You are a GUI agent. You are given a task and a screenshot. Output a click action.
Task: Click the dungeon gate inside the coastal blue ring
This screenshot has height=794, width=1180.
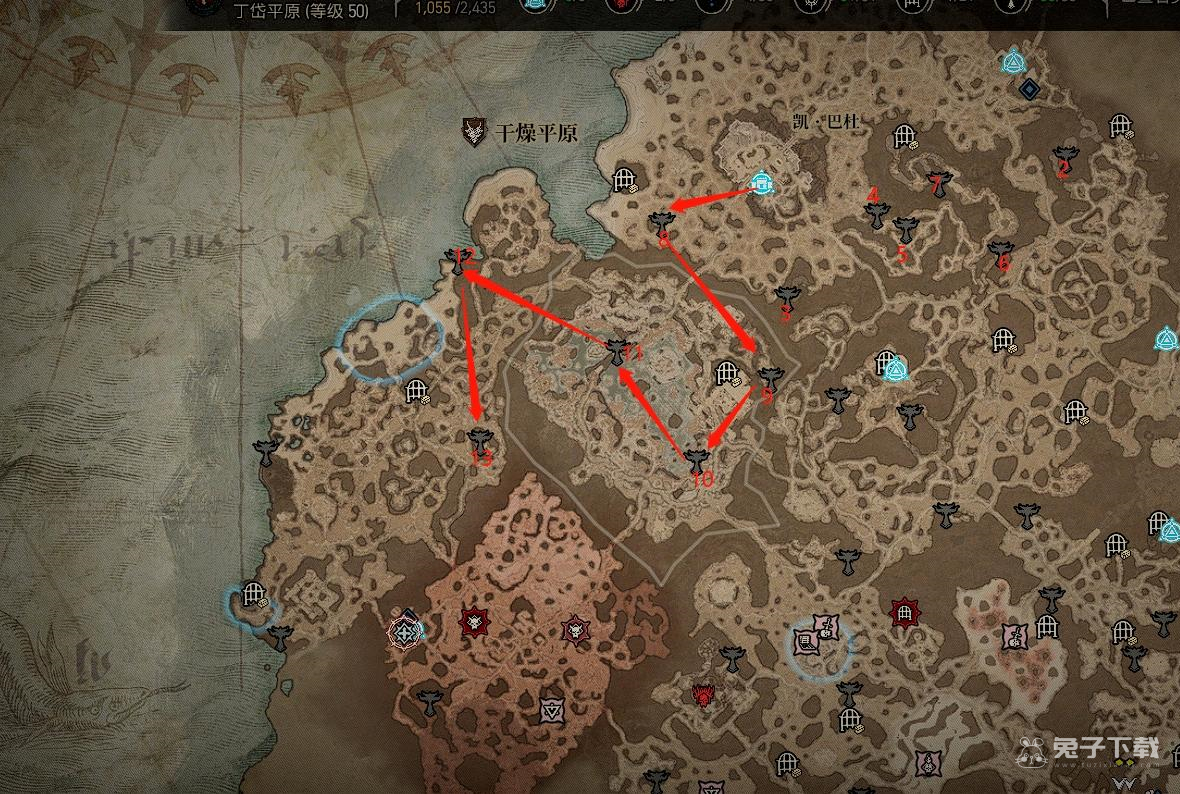[252, 595]
